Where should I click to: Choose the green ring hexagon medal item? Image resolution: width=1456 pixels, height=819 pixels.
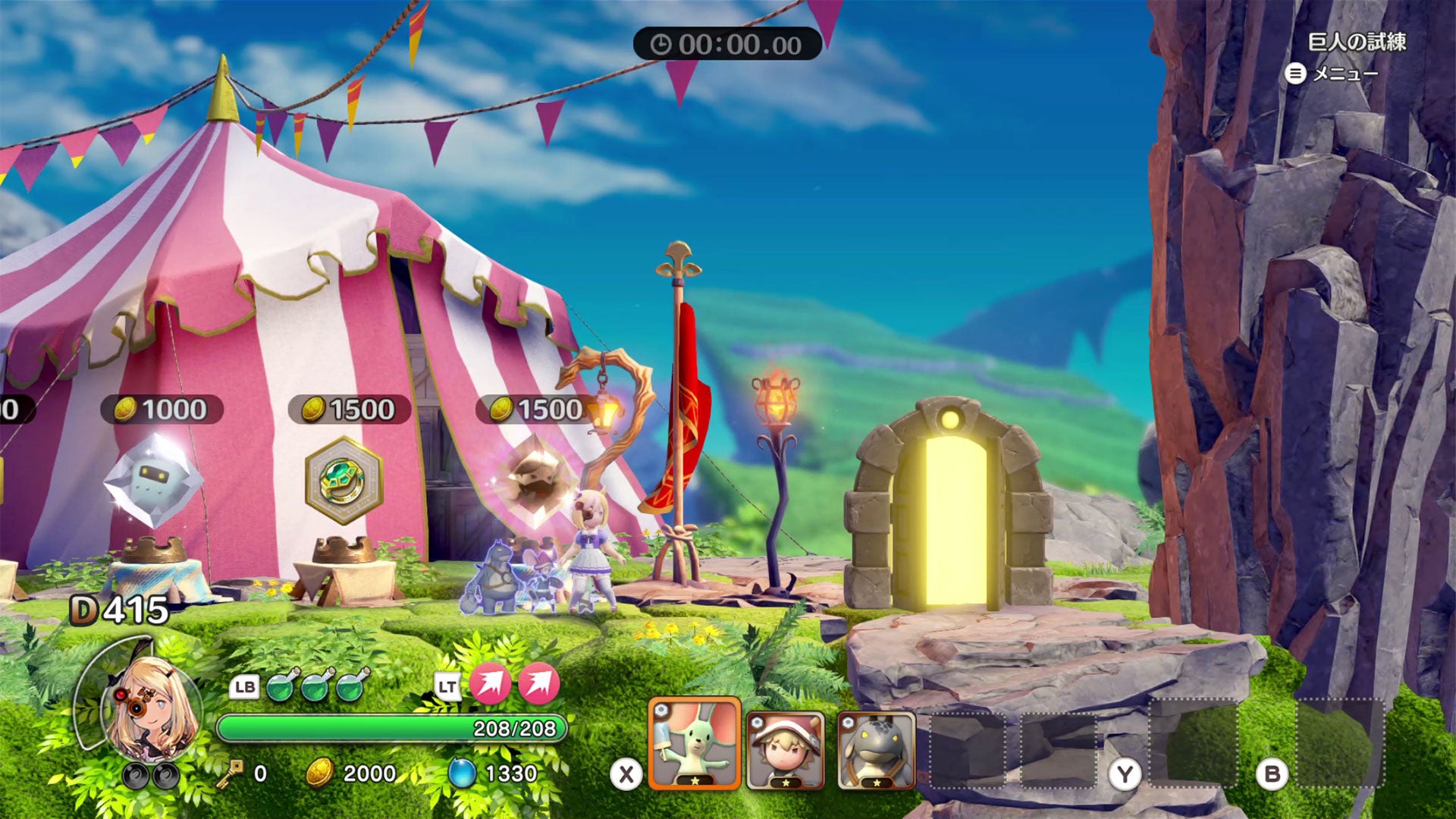(344, 480)
